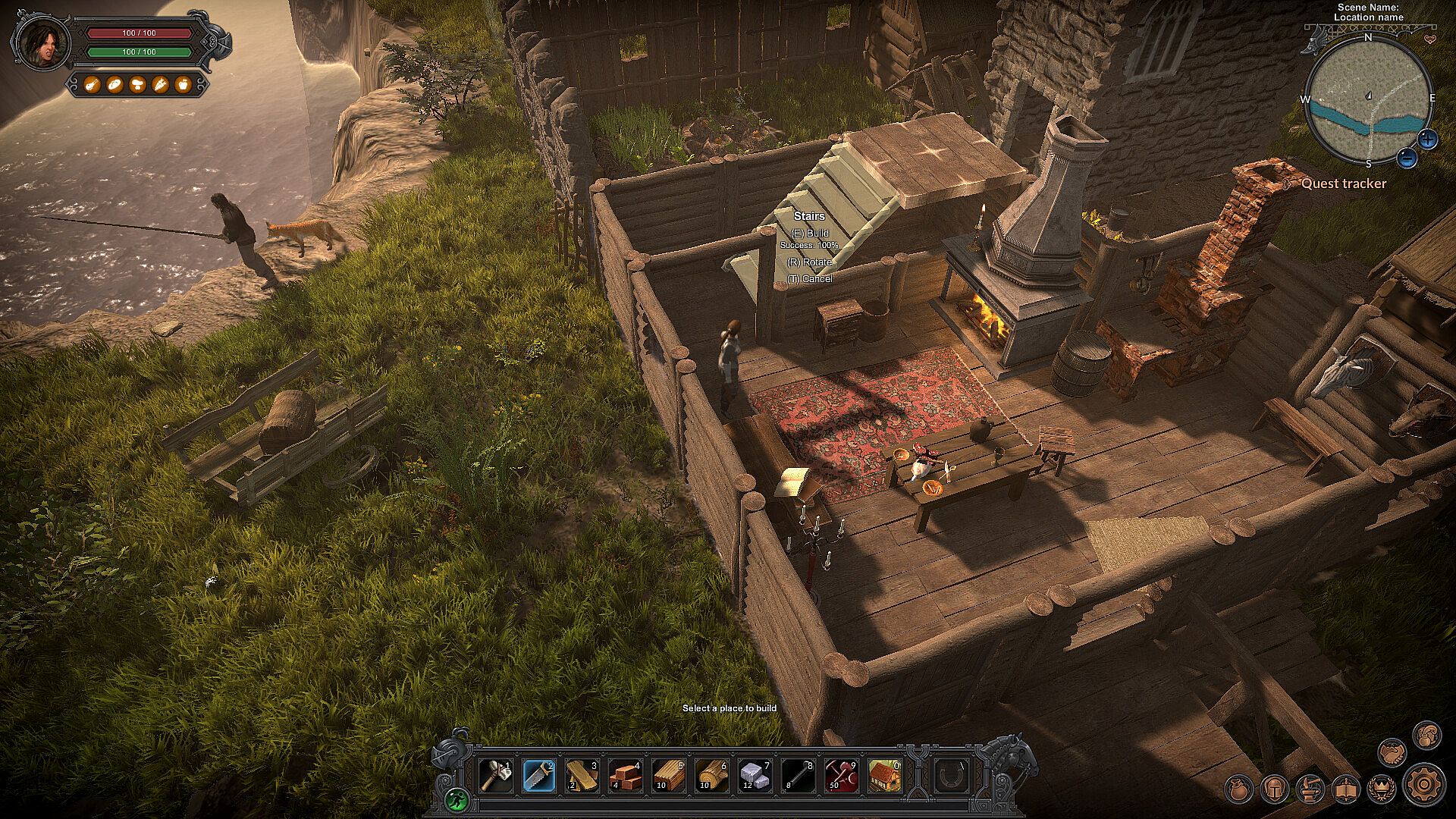This screenshot has width=1456, height=819.
Task: Open the book journal icon
Action: coord(1345,789)
